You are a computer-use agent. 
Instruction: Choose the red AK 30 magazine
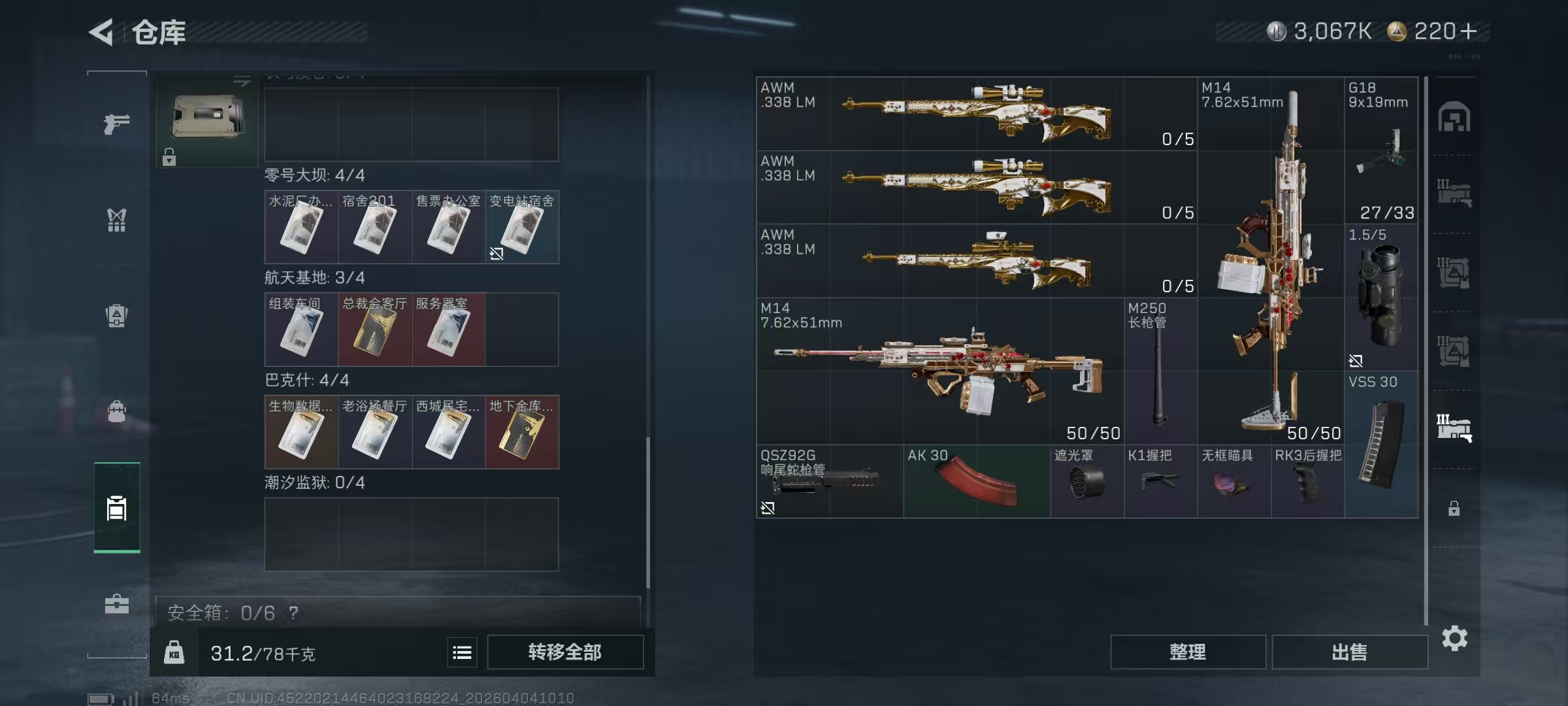[x=976, y=482]
